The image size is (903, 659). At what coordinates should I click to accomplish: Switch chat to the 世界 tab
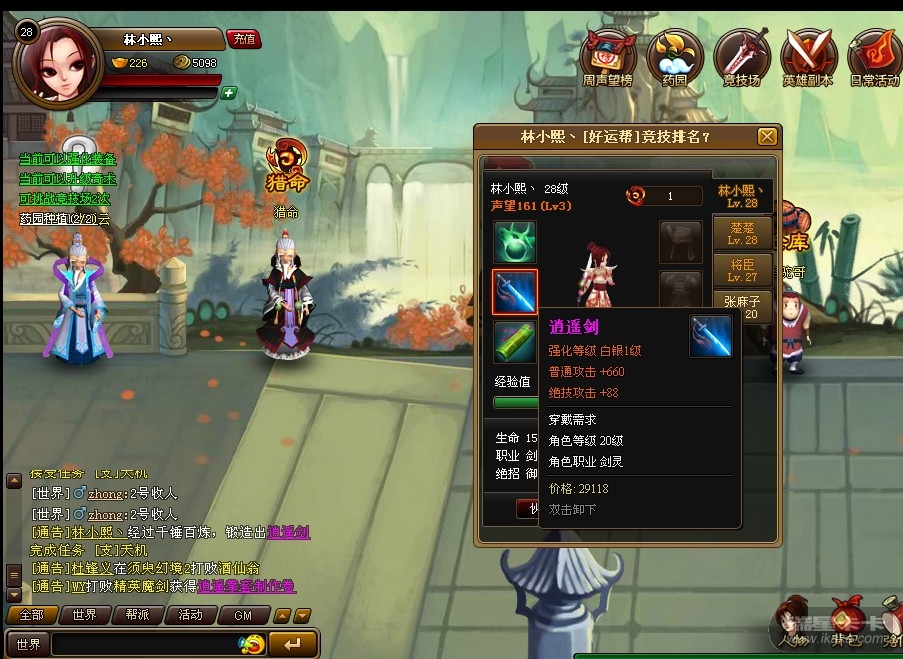[x=85, y=615]
